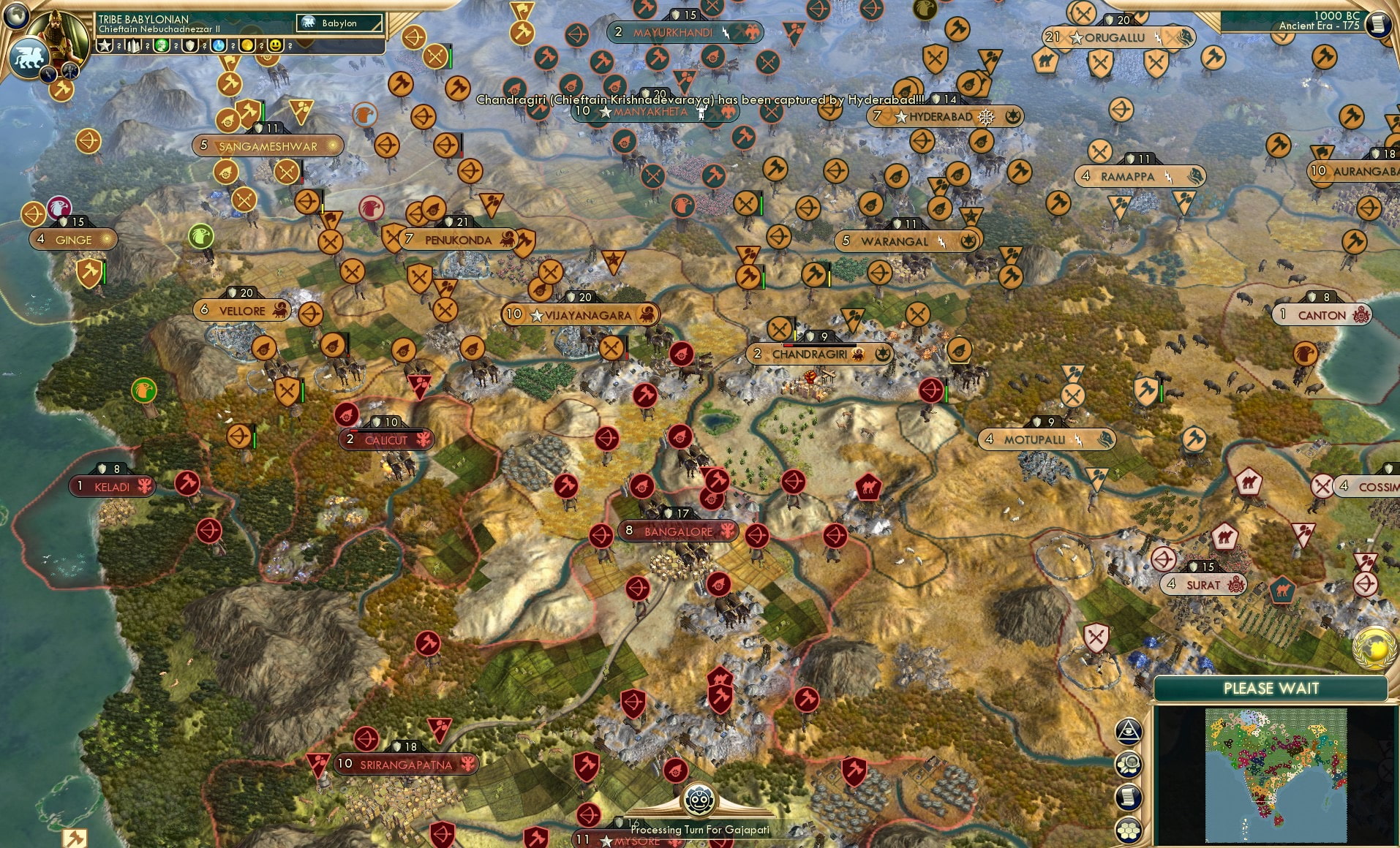Click the gold coin stat icon in top panel
The width and height of the screenshot is (1400, 848).
pos(248,46)
